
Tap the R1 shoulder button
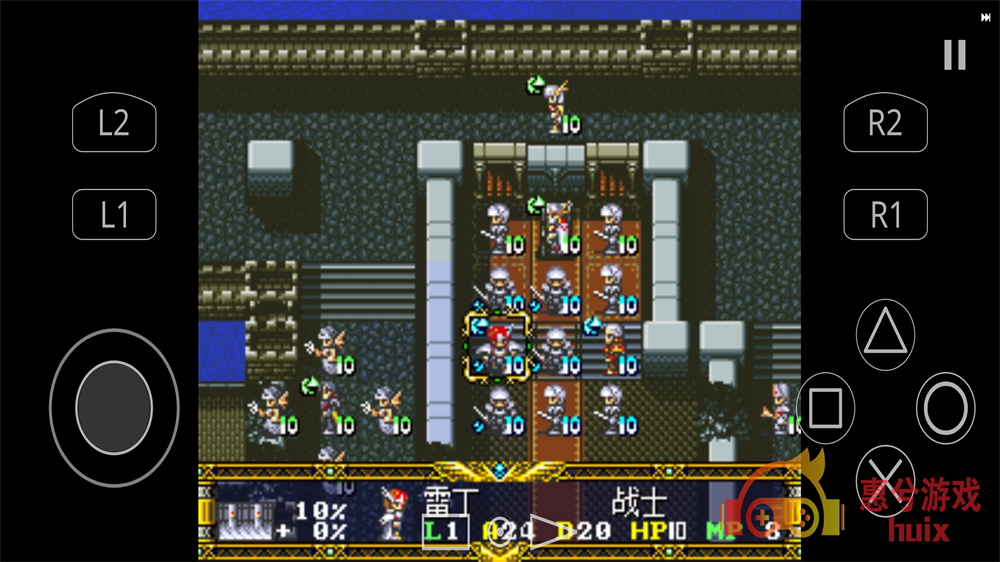[x=885, y=214]
